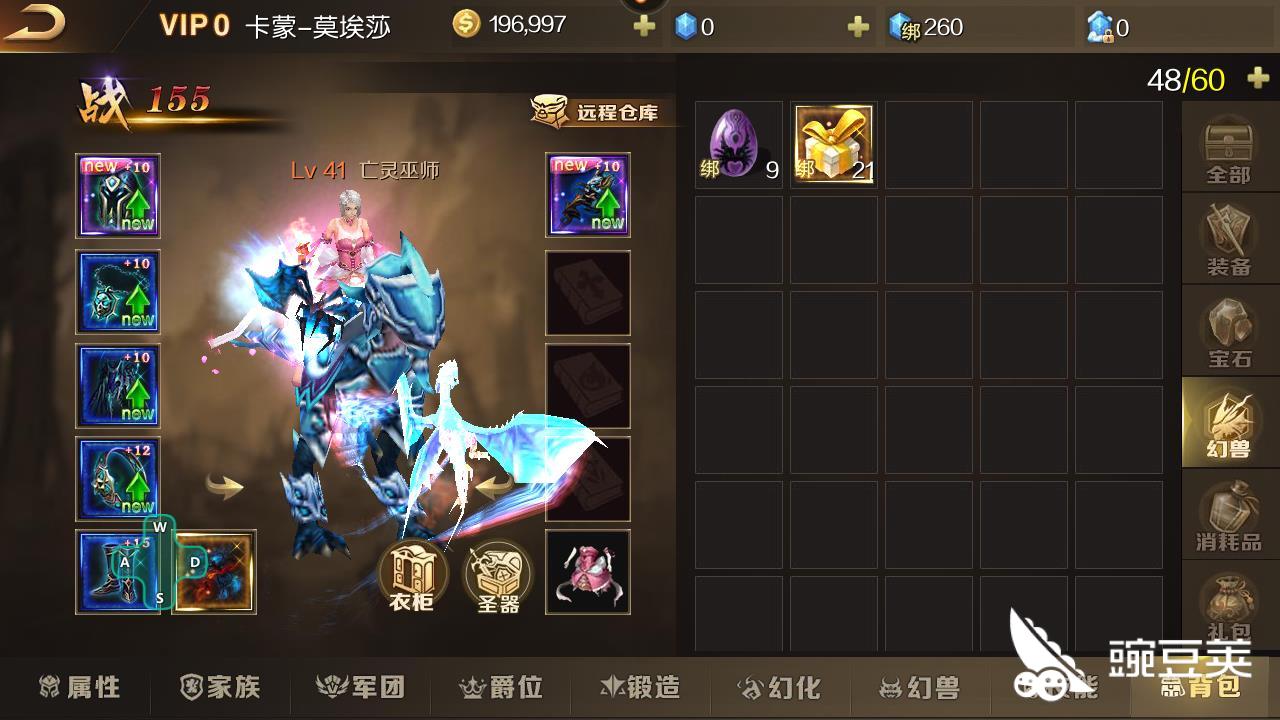Click the pink companion slot beside equipment
This screenshot has width=1280, height=720.
point(587,572)
